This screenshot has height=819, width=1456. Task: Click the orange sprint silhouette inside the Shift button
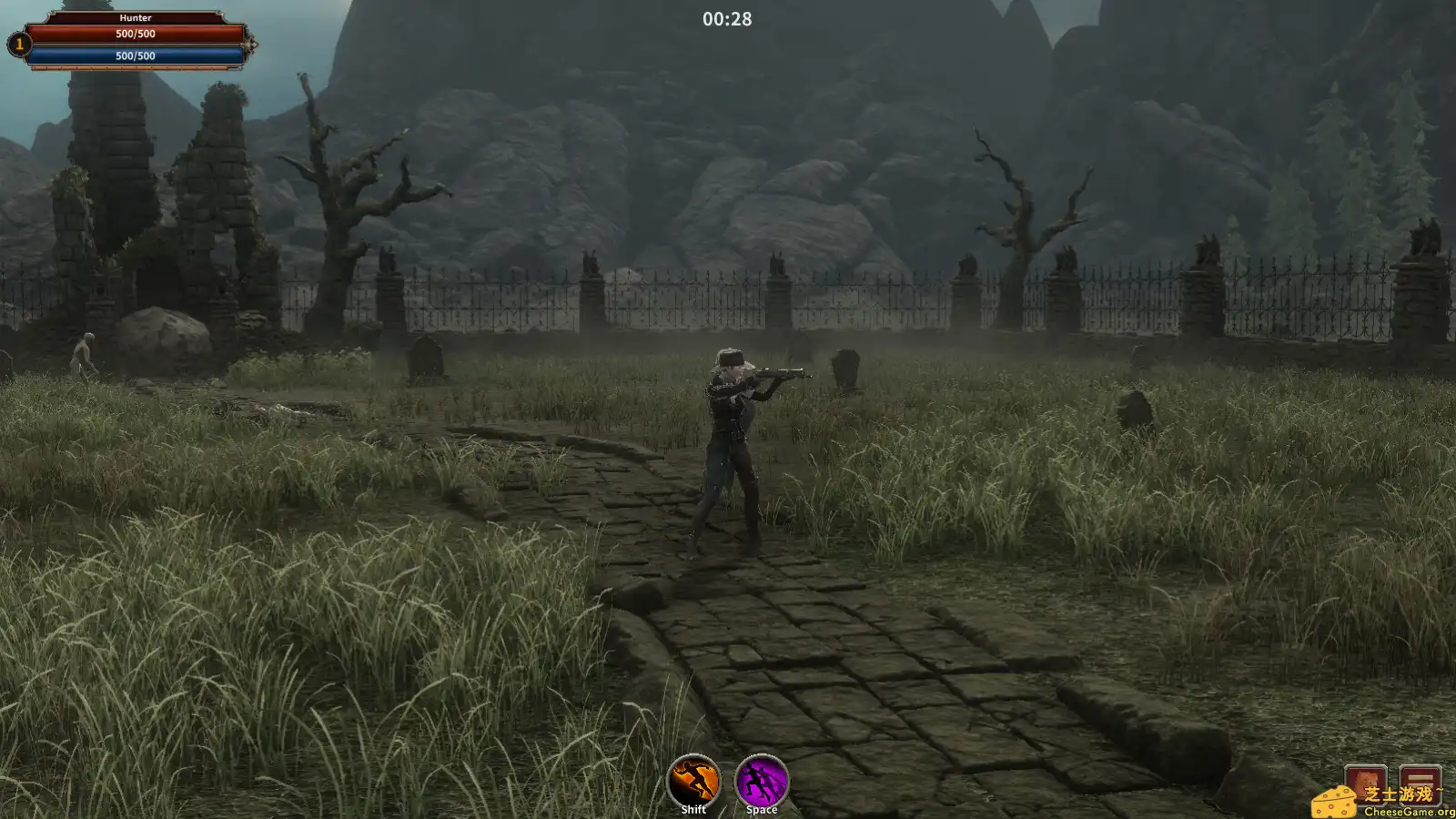[693, 779]
